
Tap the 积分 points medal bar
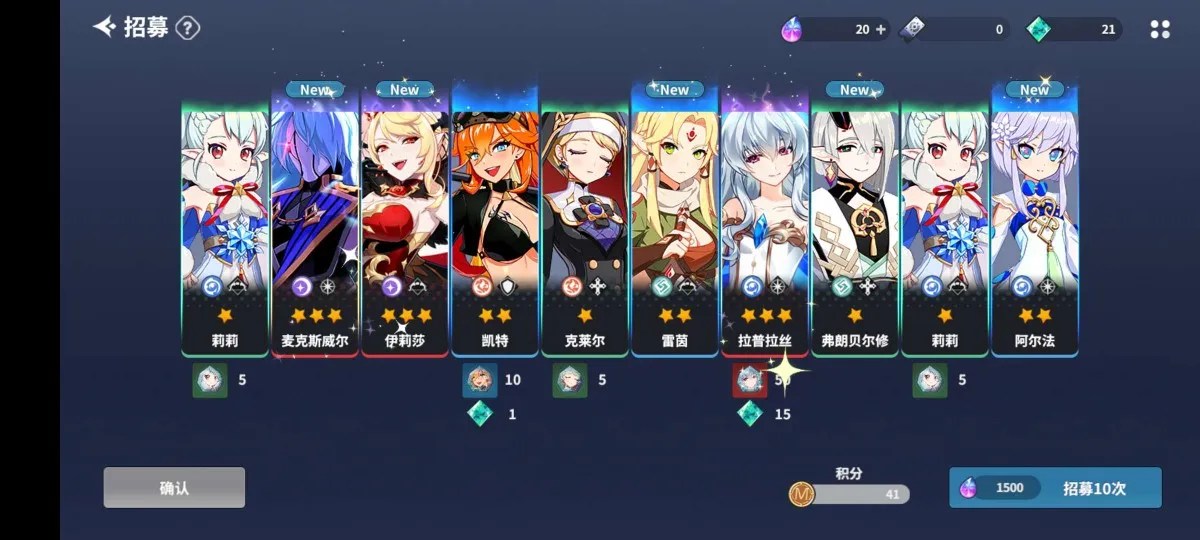coord(850,493)
